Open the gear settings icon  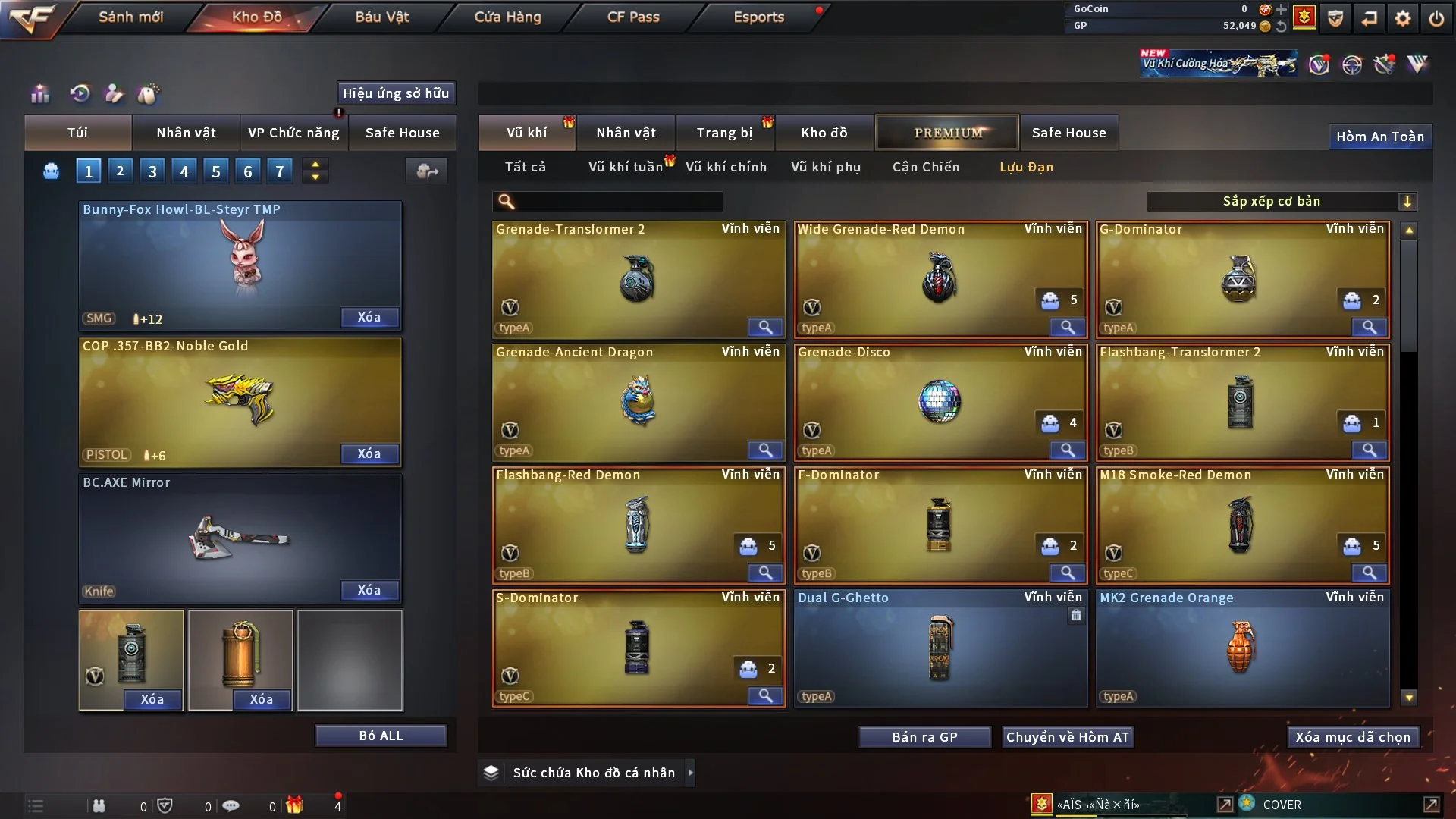click(x=1402, y=18)
